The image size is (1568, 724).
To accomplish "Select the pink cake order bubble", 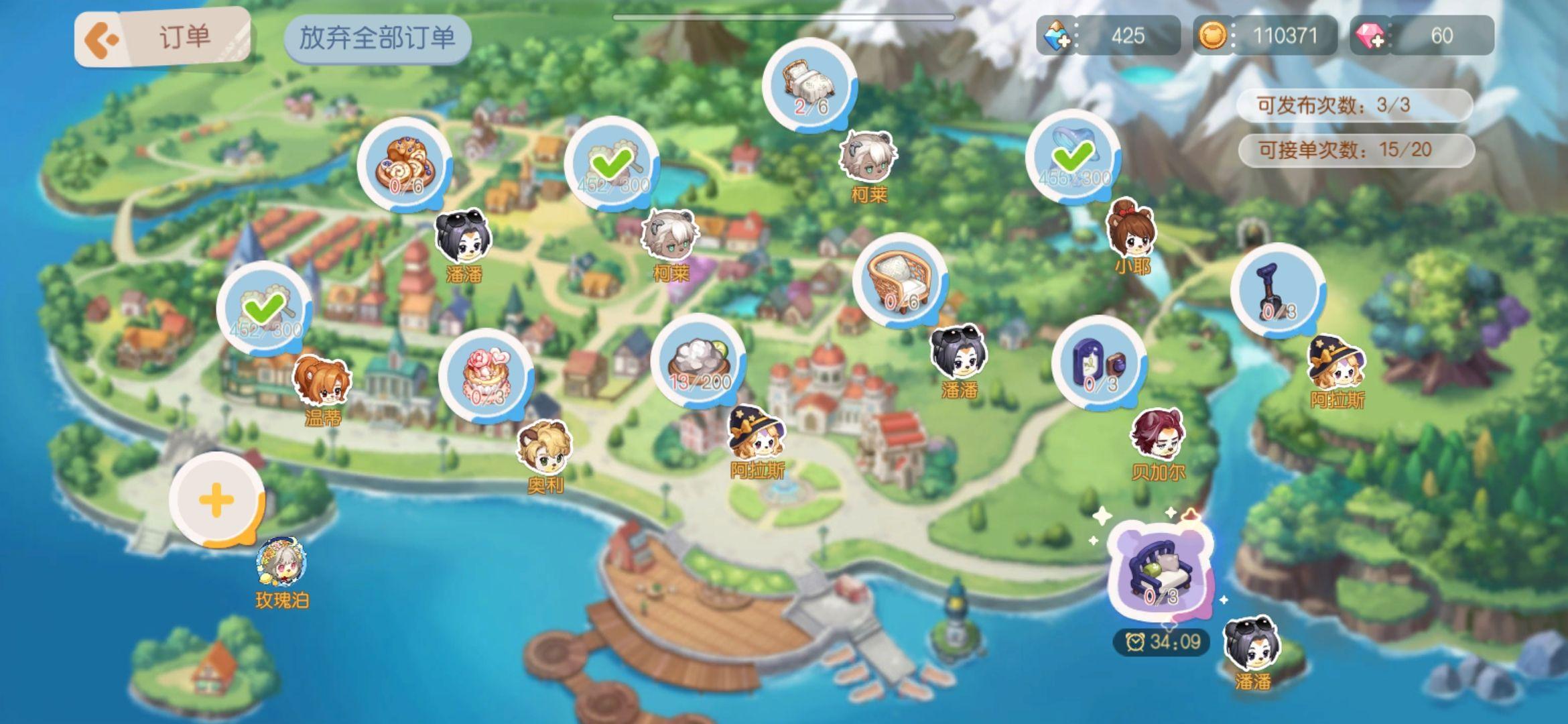I will coord(486,376).
